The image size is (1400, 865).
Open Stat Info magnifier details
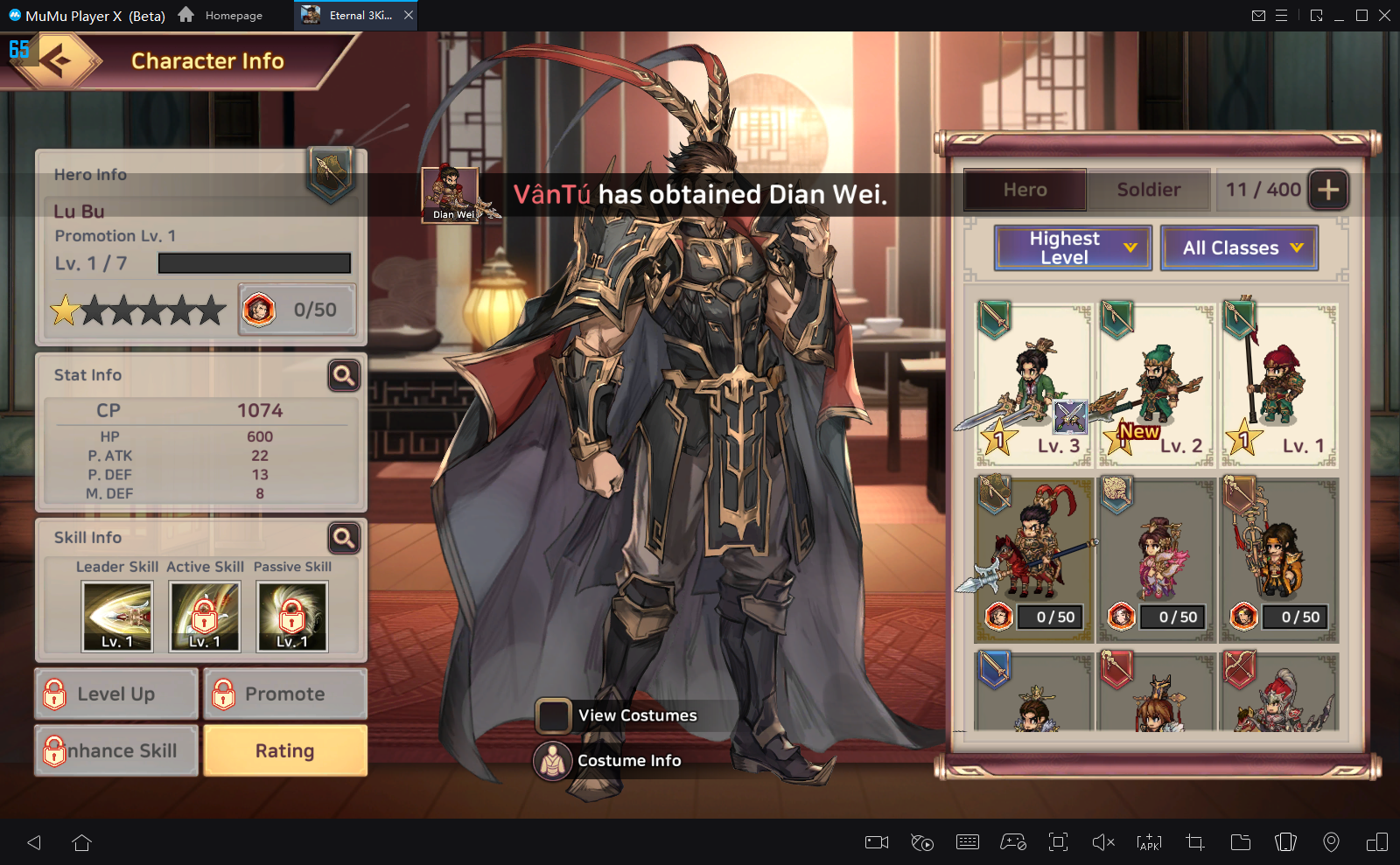click(344, 375)
